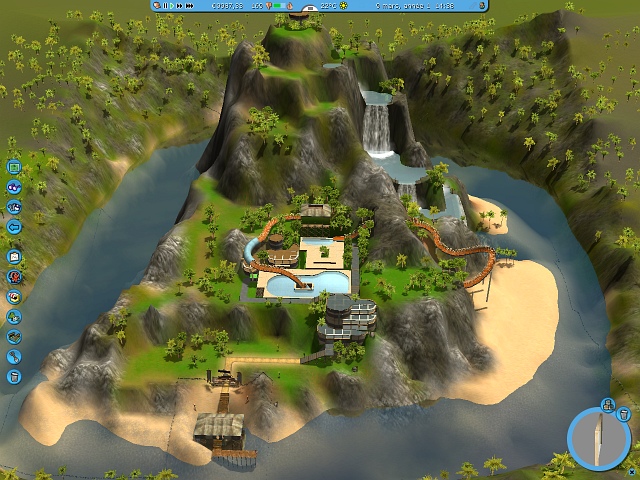Select the green tree scenery icon

15,316
